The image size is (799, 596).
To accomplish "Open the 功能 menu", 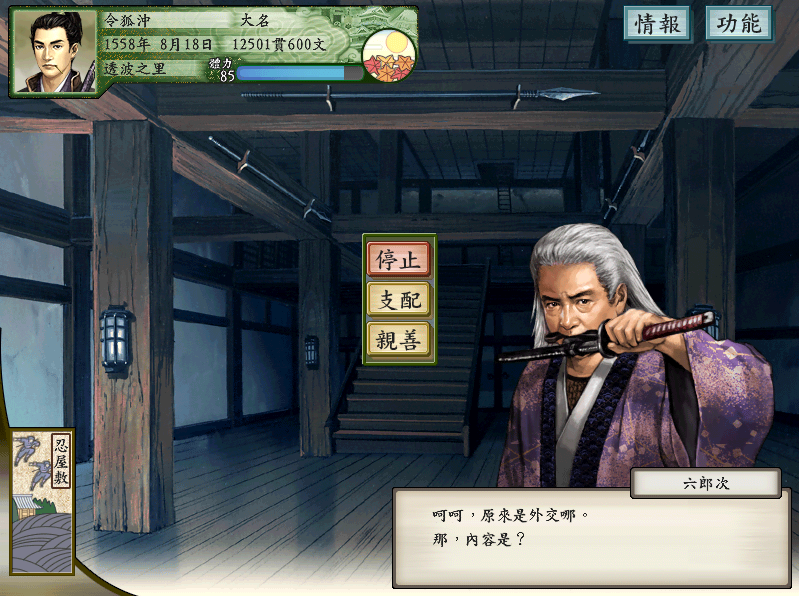I will coord(739,24).
